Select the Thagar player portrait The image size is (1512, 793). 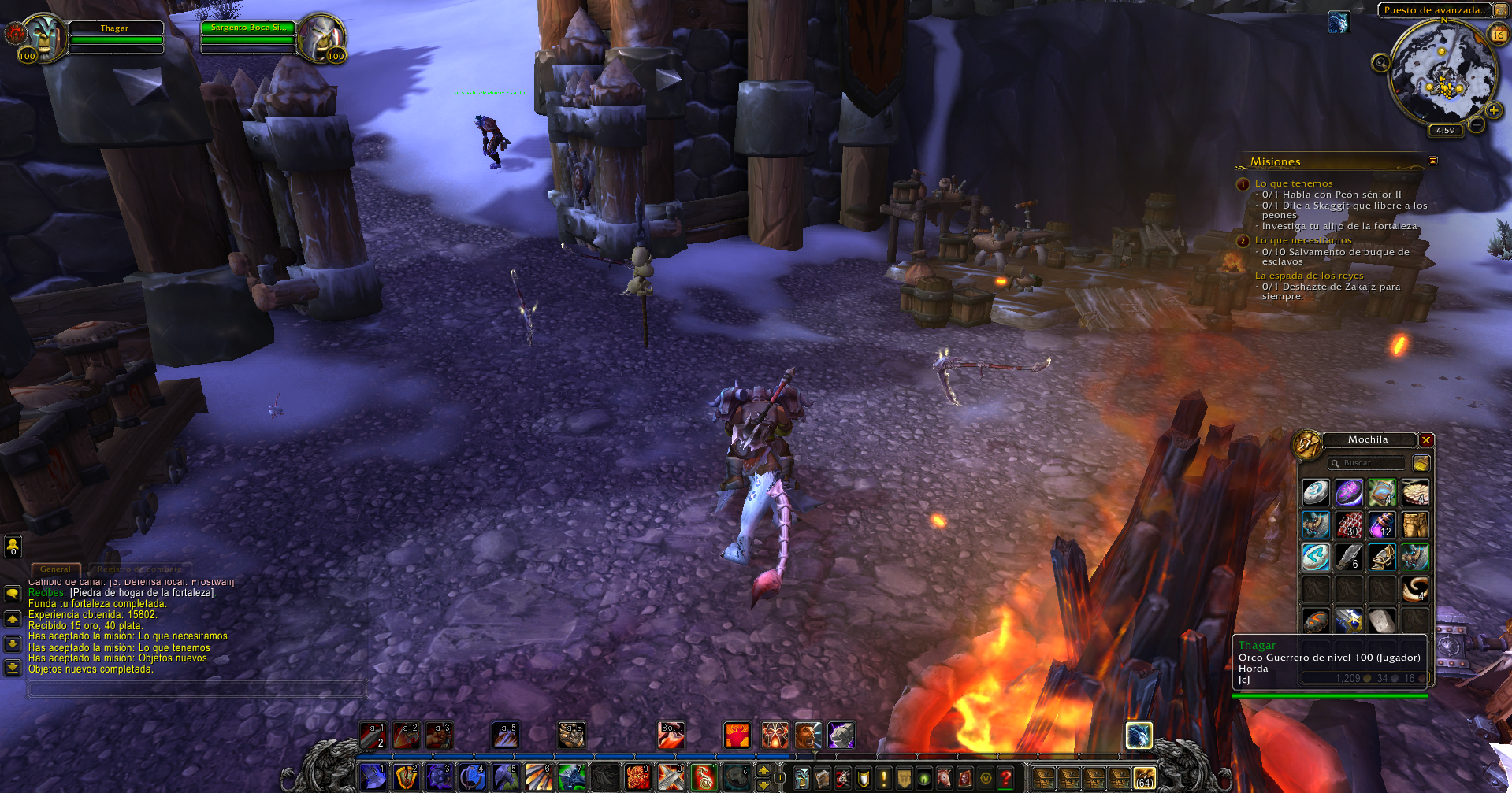click(43, 35)
